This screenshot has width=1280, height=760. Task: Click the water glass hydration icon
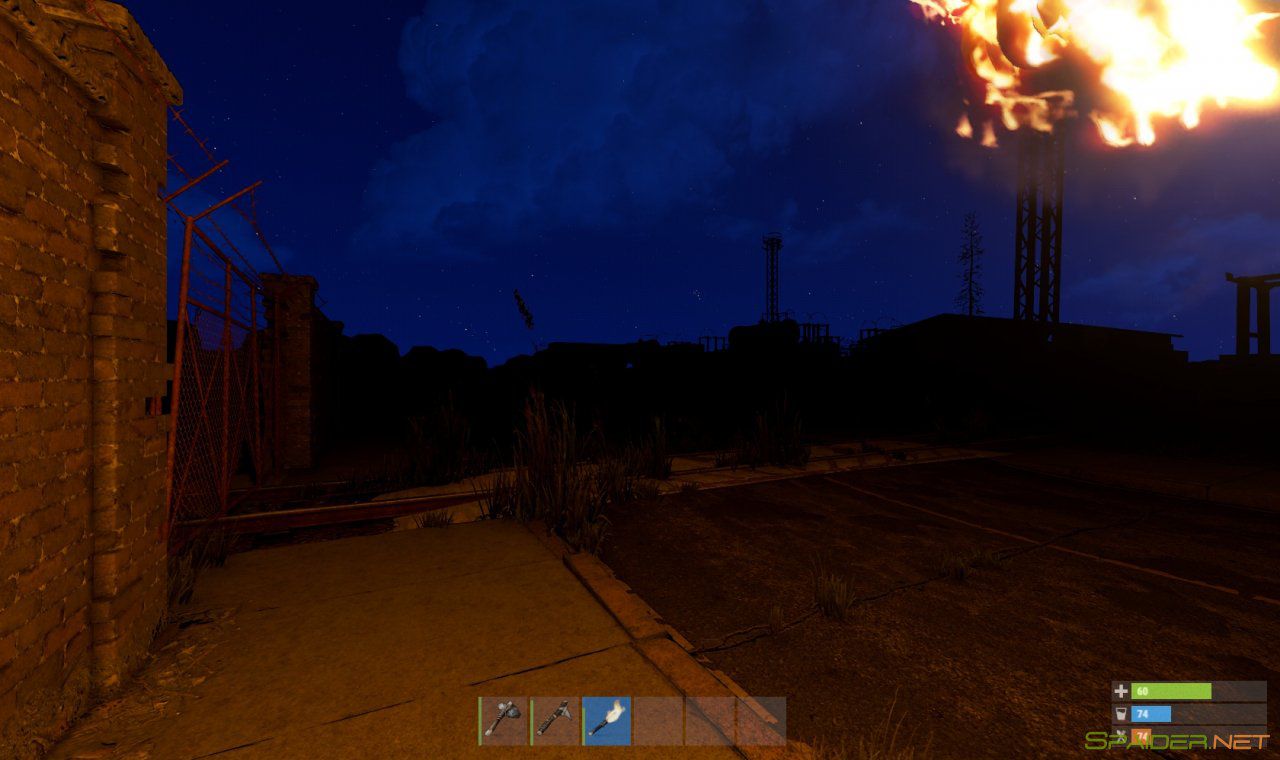pos(1121,713)
